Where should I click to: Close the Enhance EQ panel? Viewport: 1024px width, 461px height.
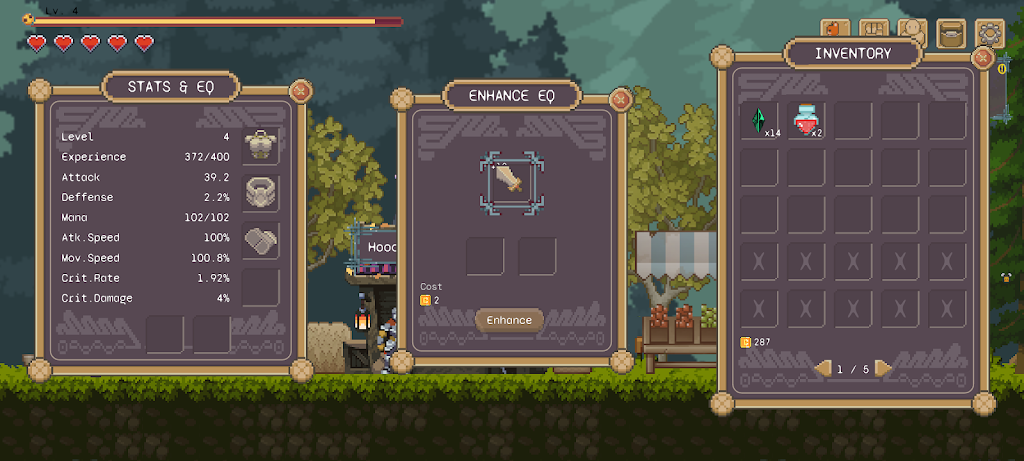620,99
